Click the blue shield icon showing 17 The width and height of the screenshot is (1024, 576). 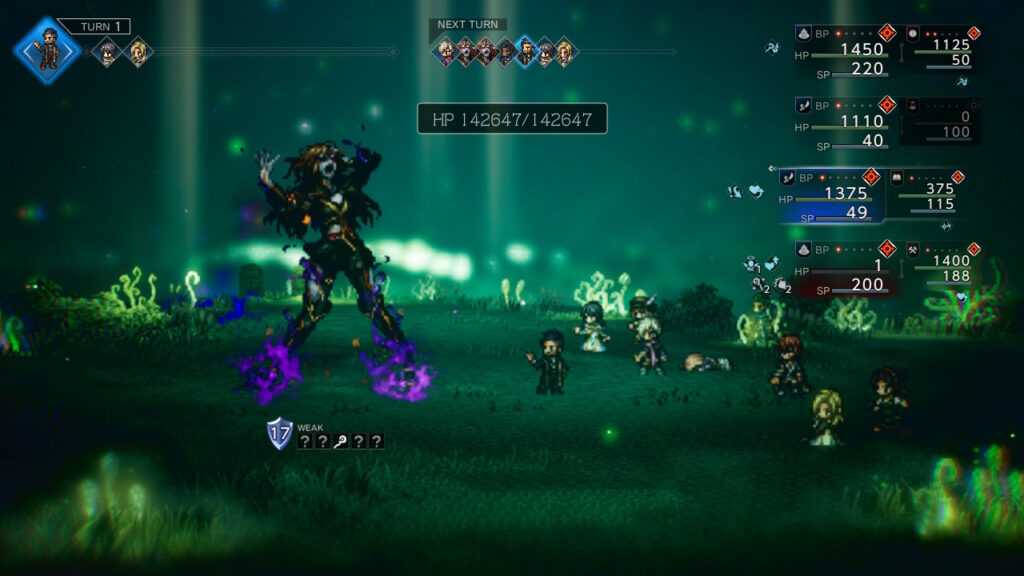[x=279, y=433]
